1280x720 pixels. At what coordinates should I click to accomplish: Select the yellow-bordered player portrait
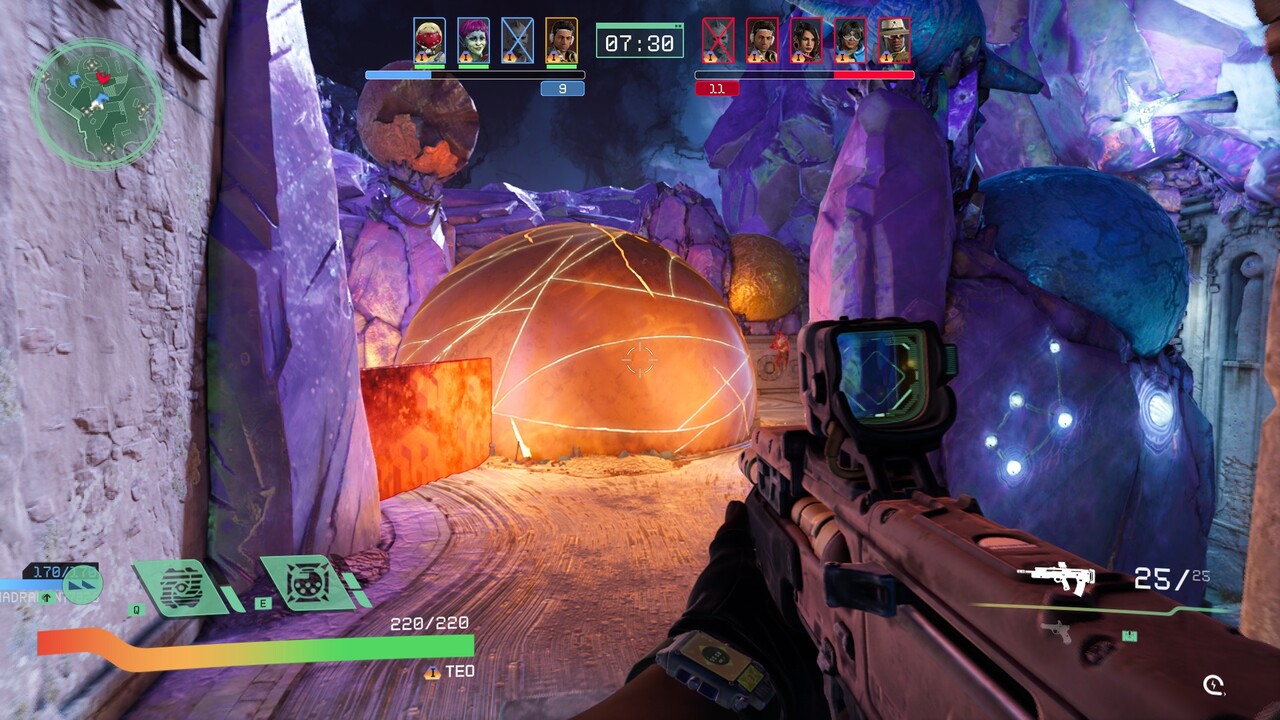[561, 40]
